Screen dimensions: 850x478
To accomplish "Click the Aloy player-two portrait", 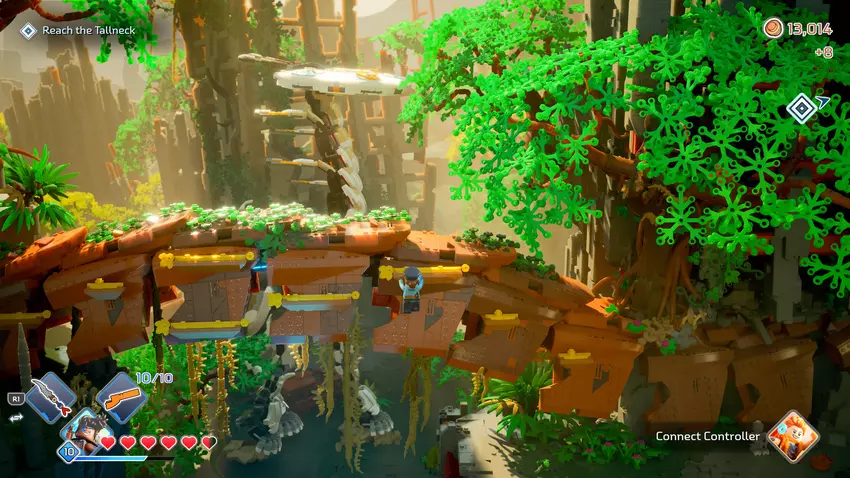I will click(x=793, y=436).
